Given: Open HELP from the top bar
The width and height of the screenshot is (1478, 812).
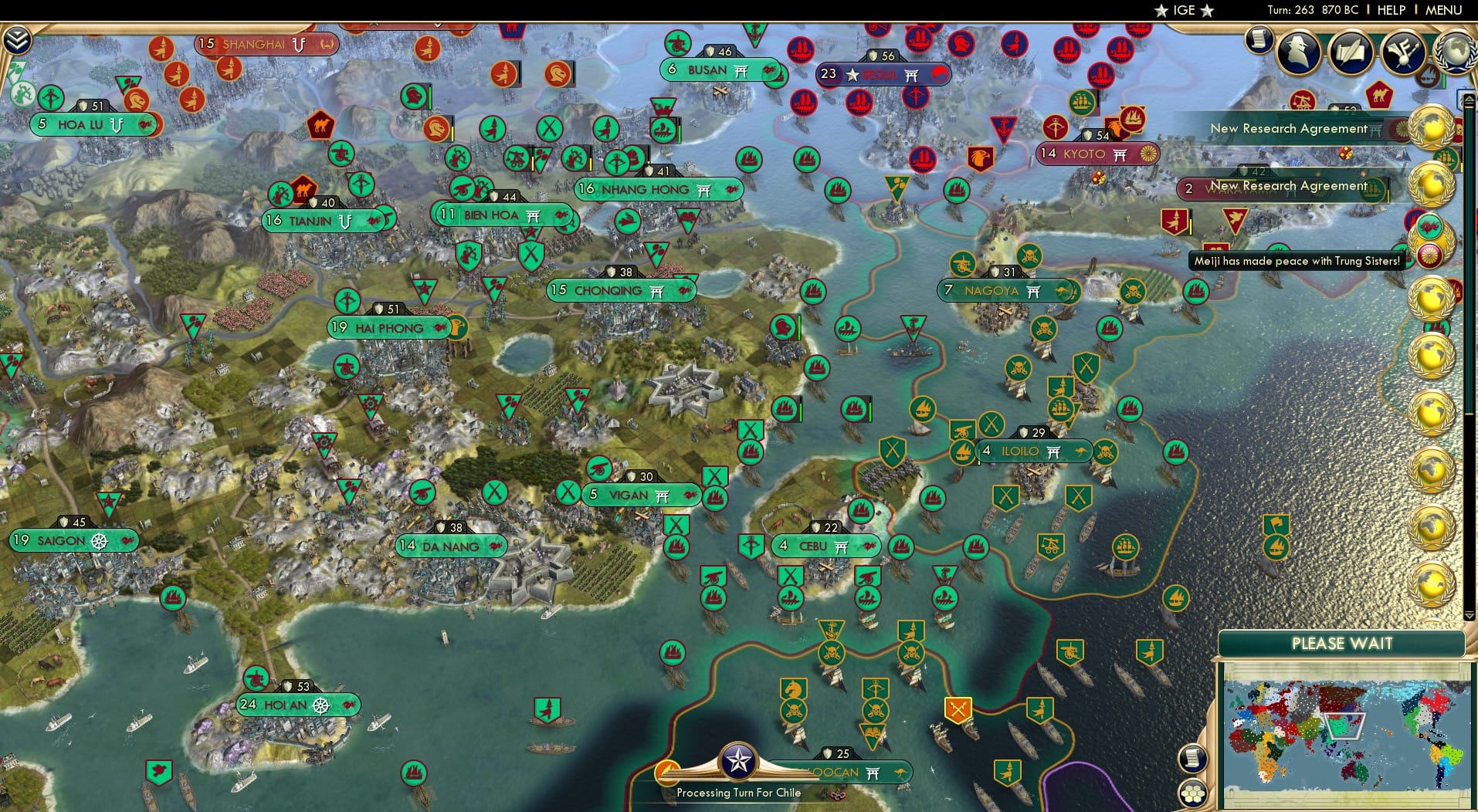Looking at the screenshot, I should pos(1392,10).
